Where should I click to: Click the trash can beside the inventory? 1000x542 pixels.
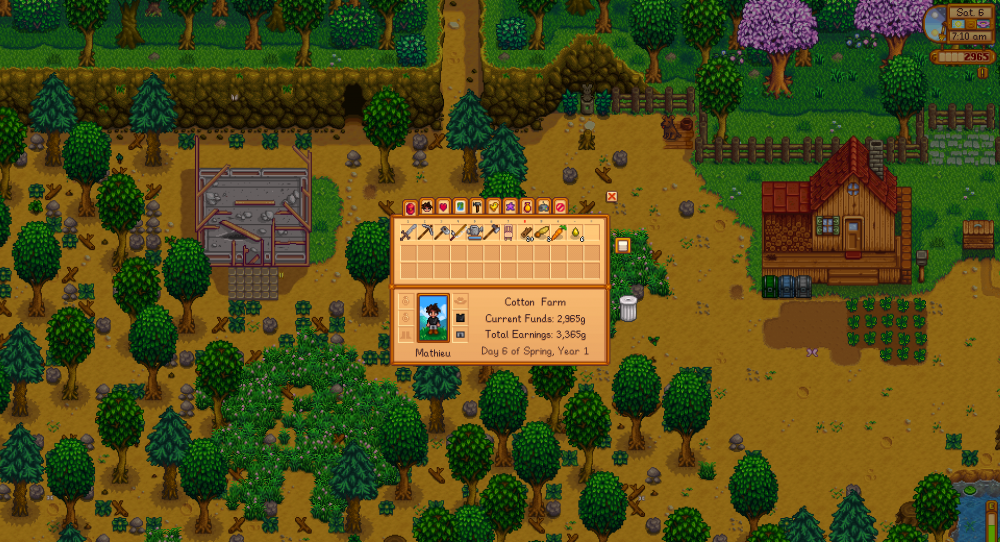coord(628,308)
